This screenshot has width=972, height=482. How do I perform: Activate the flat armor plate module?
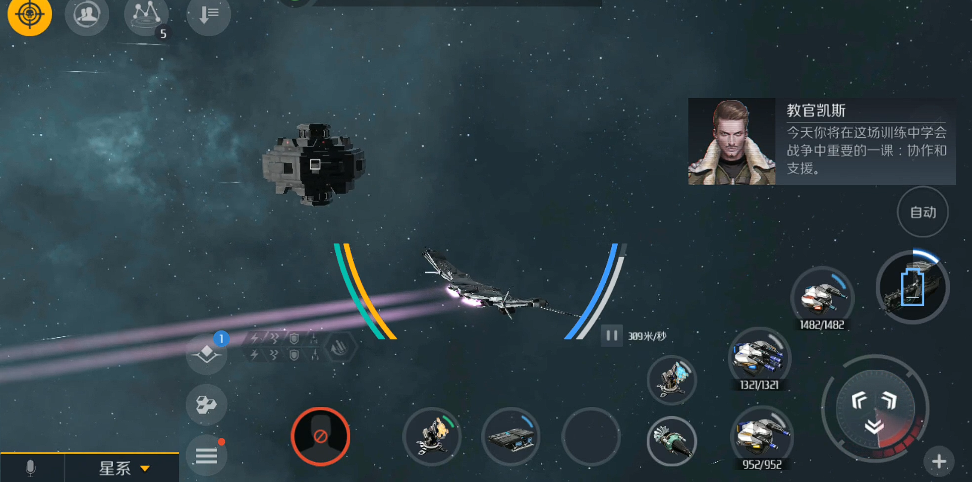pyautogui.click(x=510, y=437)
